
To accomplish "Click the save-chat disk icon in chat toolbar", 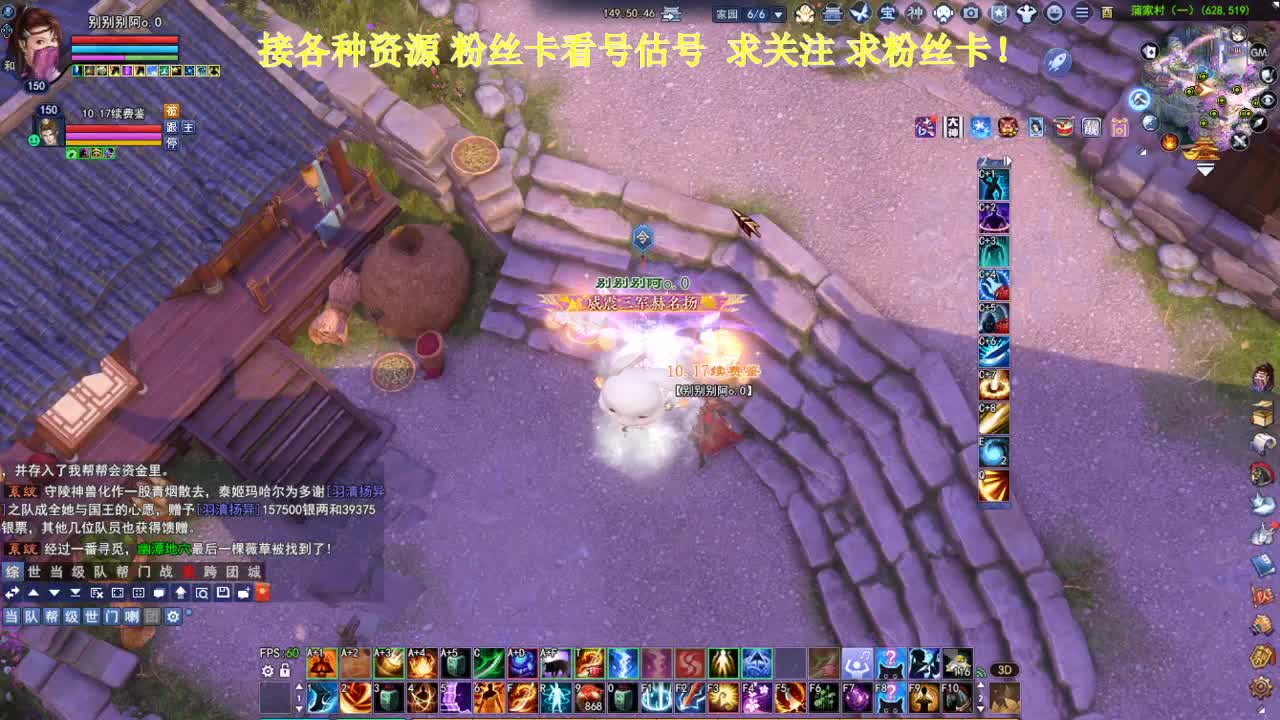I will (x=222, y=593).
